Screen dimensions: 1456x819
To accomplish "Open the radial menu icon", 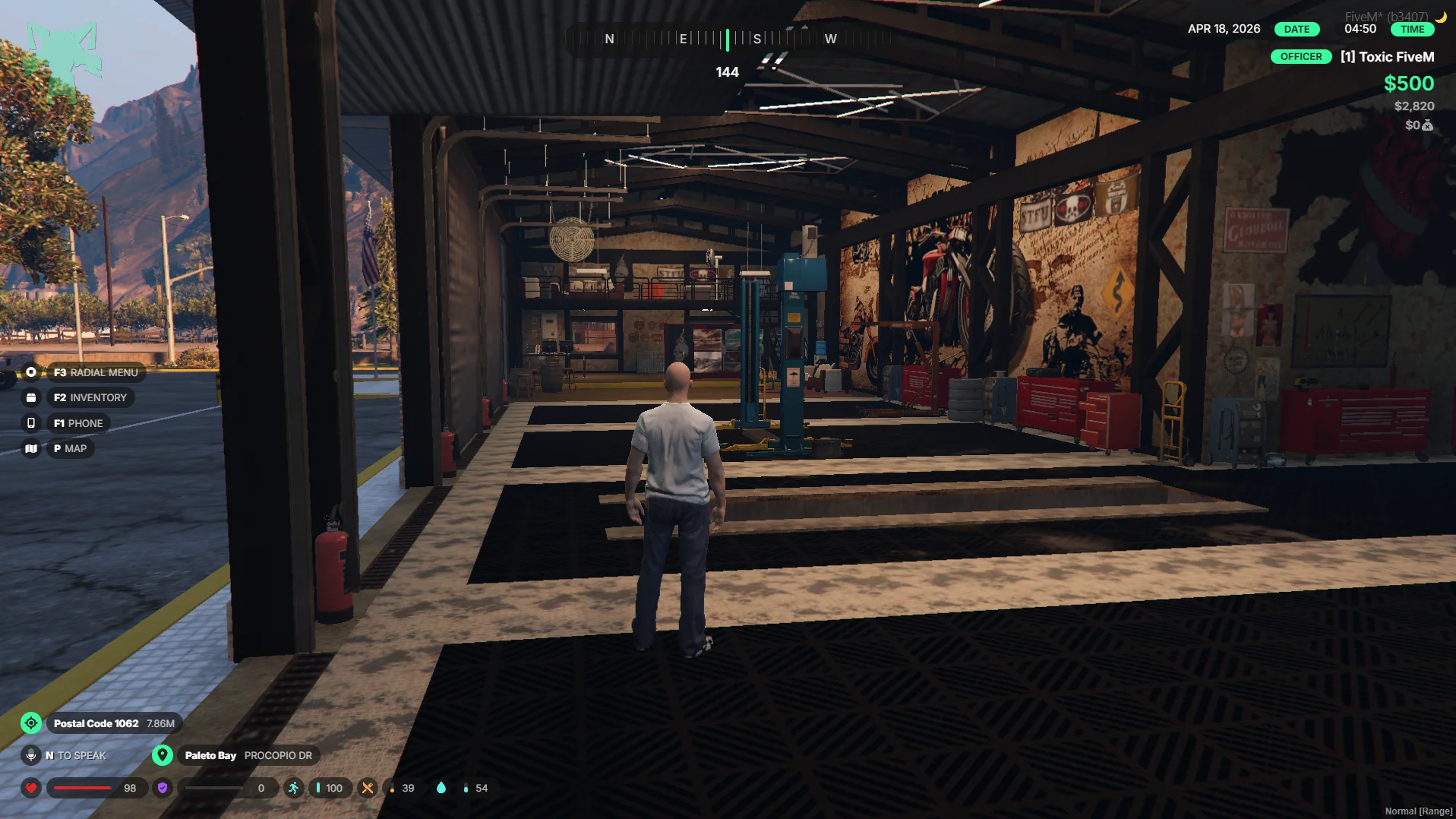I will point(31,372).
